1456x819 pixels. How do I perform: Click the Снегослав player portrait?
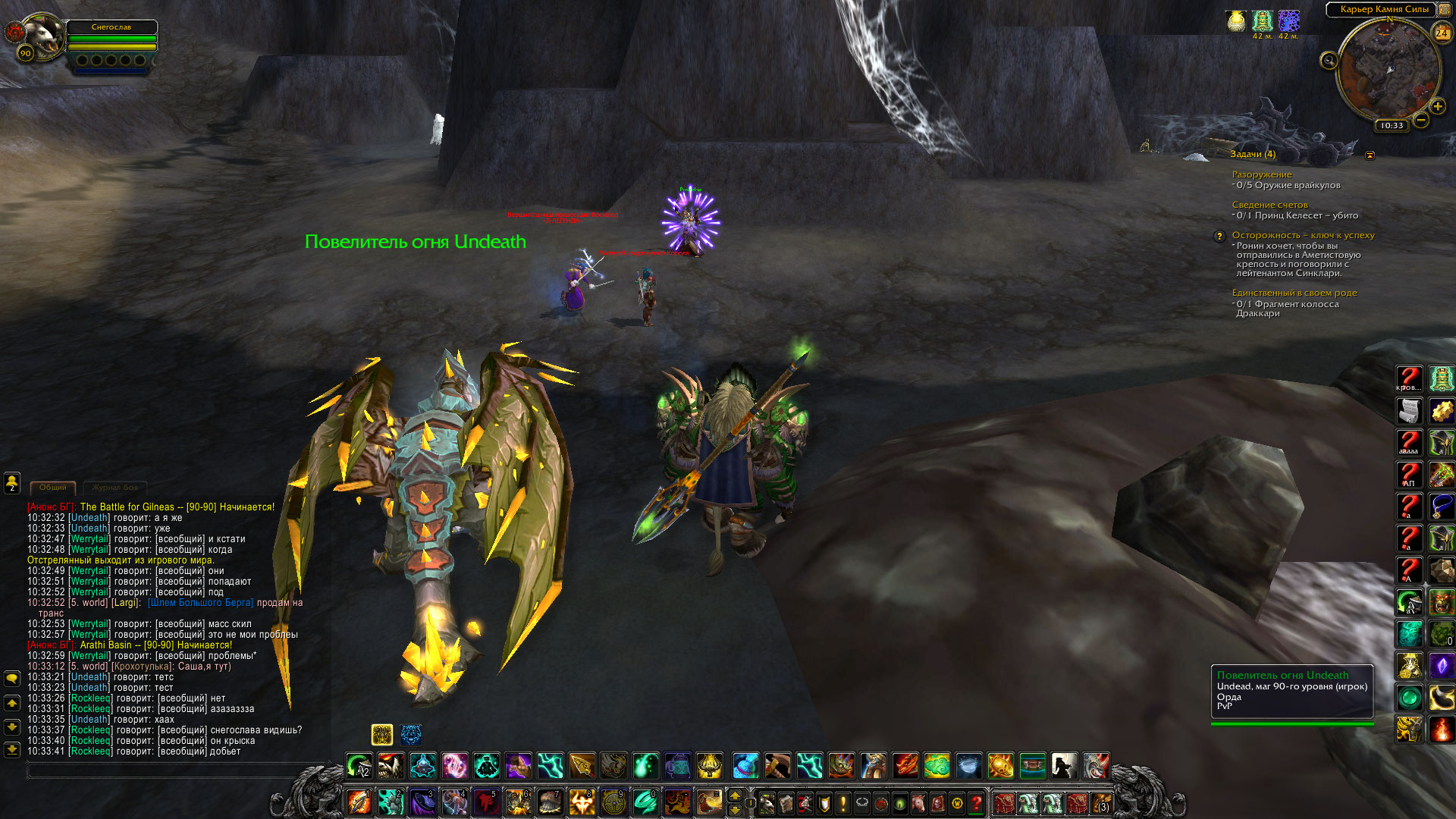tap(42, 35)
